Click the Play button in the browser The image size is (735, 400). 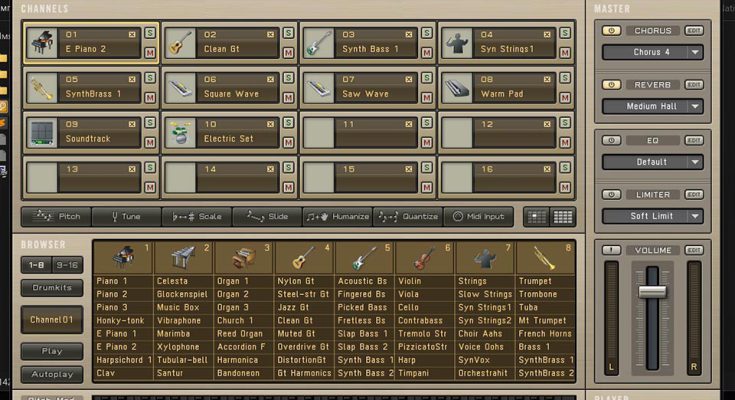pos(52,351)
